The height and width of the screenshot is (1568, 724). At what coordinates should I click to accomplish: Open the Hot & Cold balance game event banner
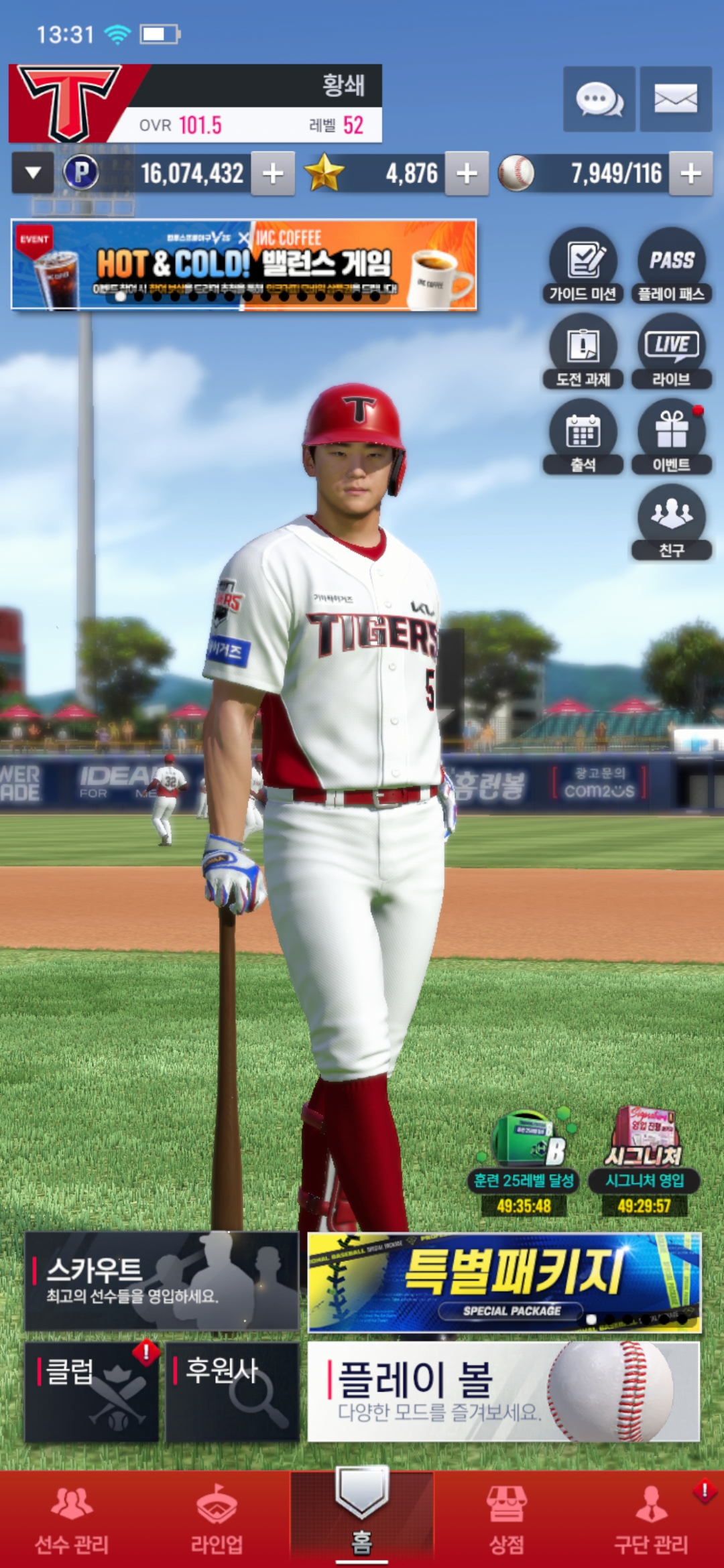pos(244,265)
